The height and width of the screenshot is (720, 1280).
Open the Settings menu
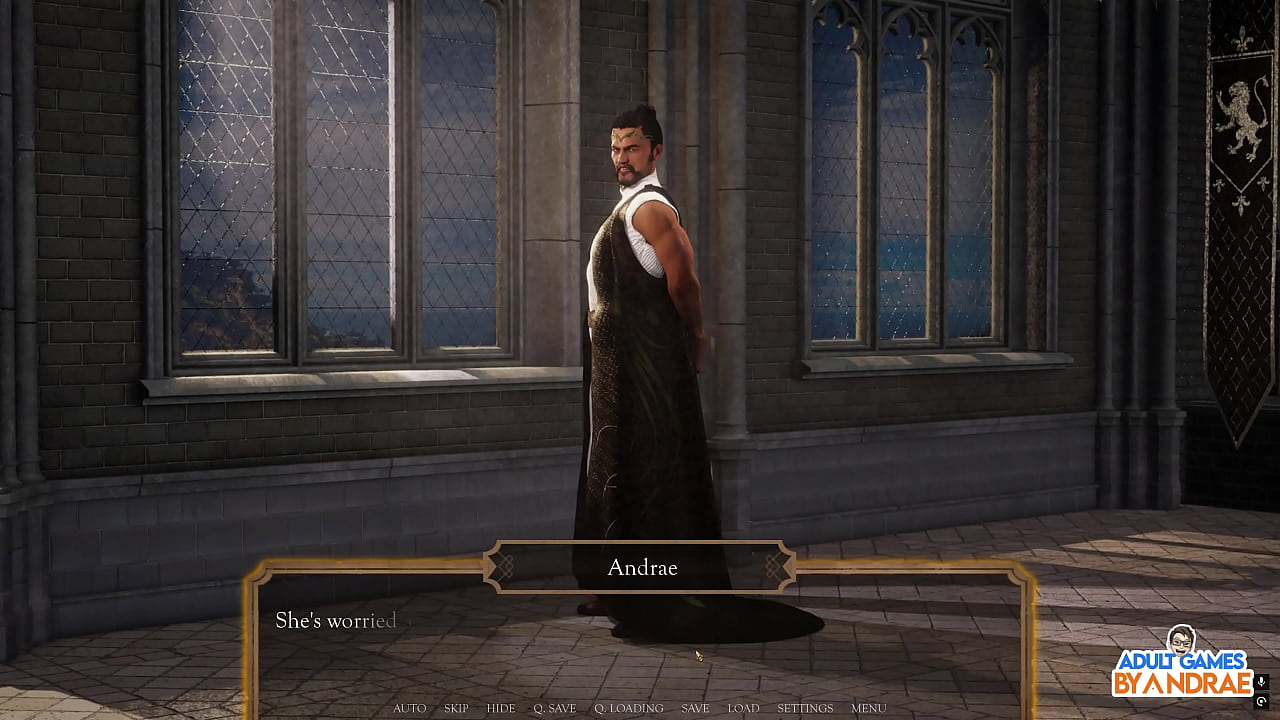click(805, 708)
